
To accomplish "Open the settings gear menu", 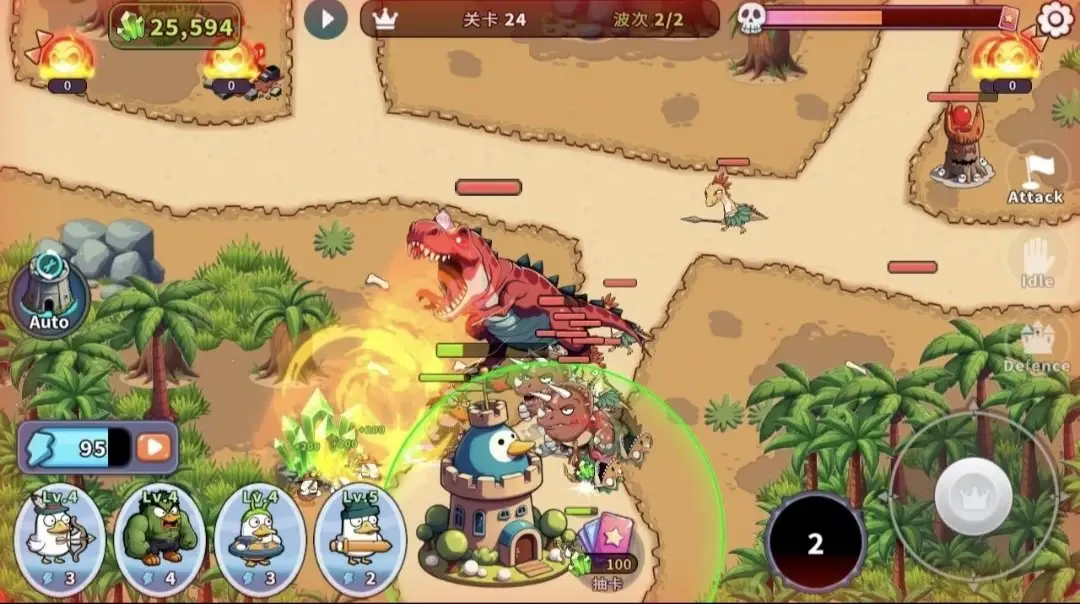I will (1055, 18).
